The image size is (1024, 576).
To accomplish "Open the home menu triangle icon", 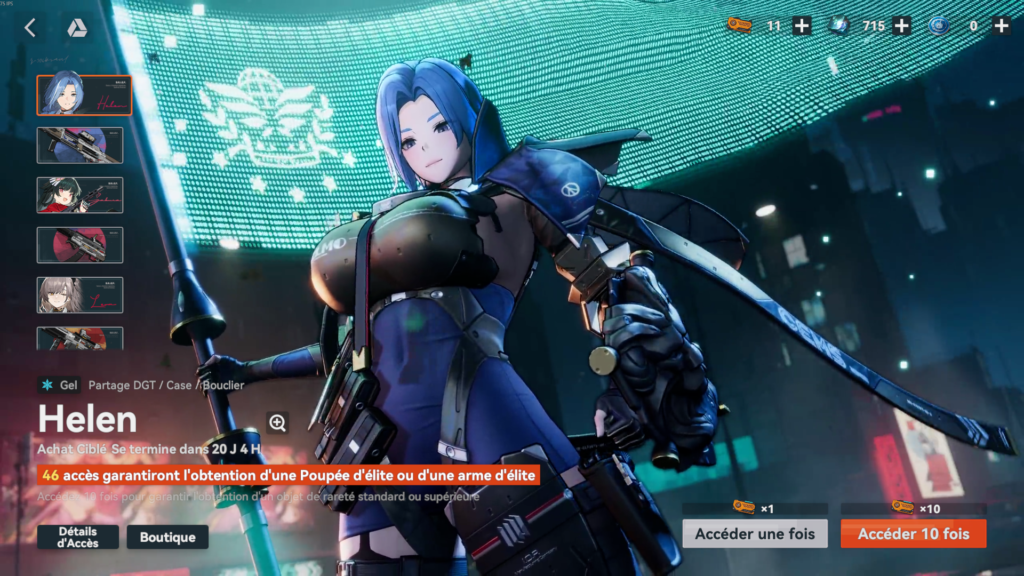I will pos(76,28).
